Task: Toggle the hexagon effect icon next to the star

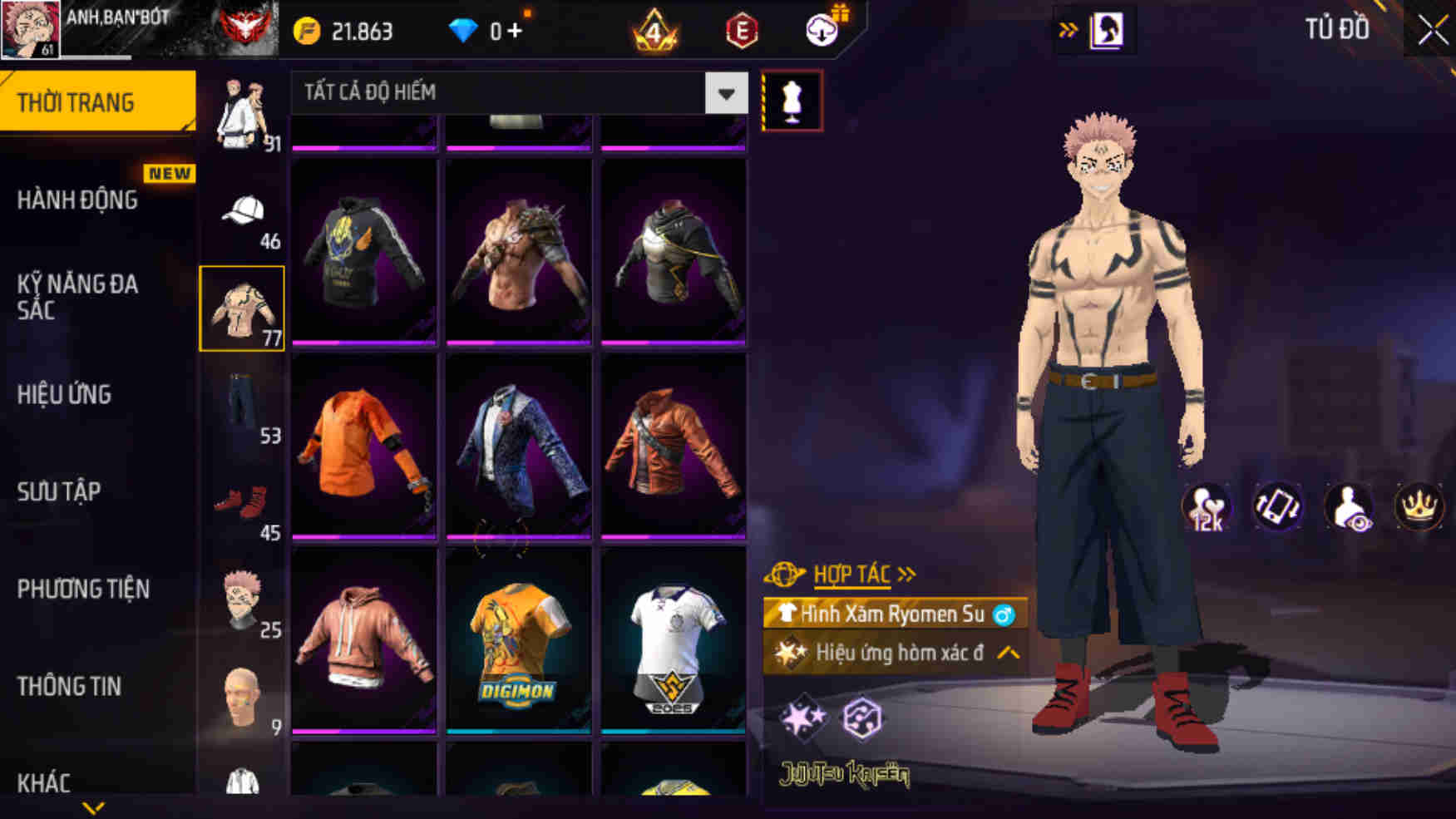Action: pos(865,717)
